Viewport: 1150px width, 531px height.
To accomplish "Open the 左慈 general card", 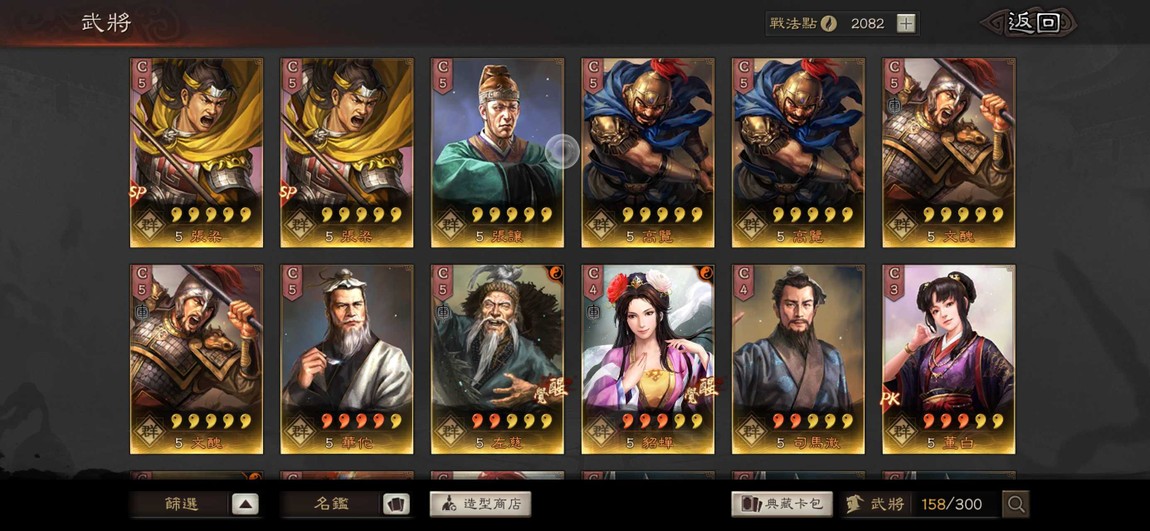I will [x=497, y=359].
